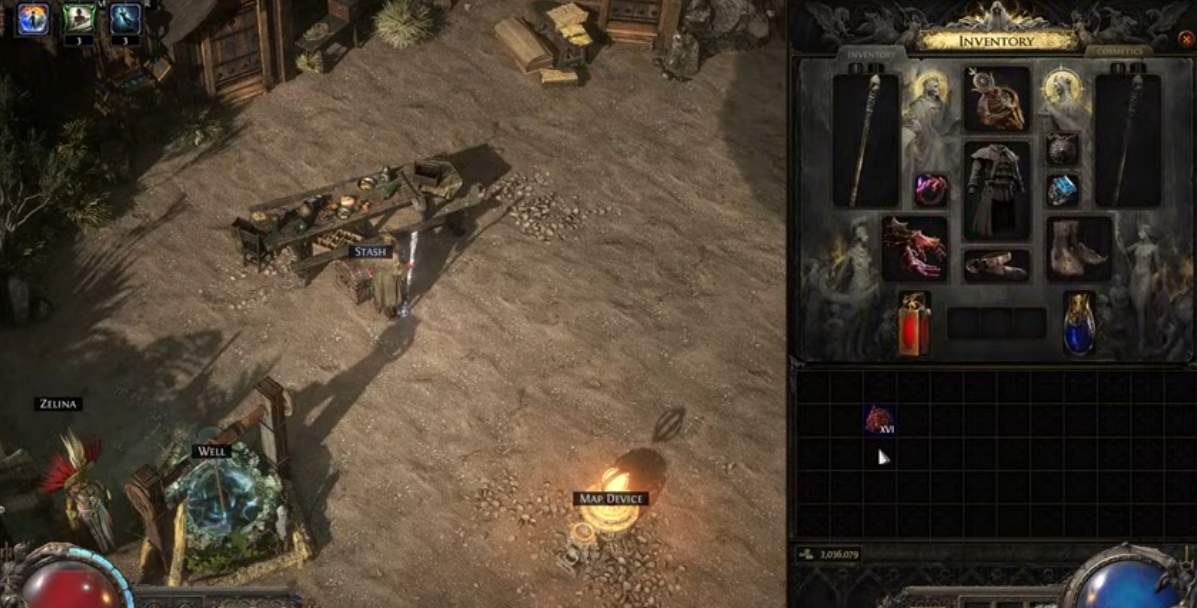The image size is (1197, 608).
Task: Select the equipped belt slot
Action: 996,265
